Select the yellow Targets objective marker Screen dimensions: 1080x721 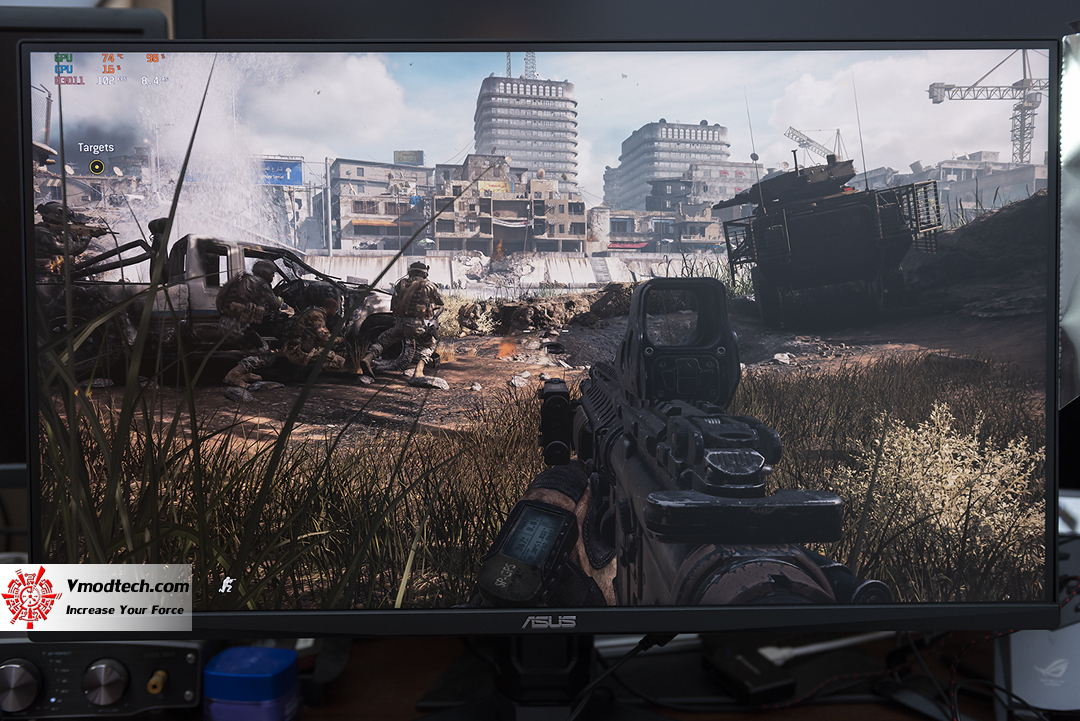tap(96, 166)
